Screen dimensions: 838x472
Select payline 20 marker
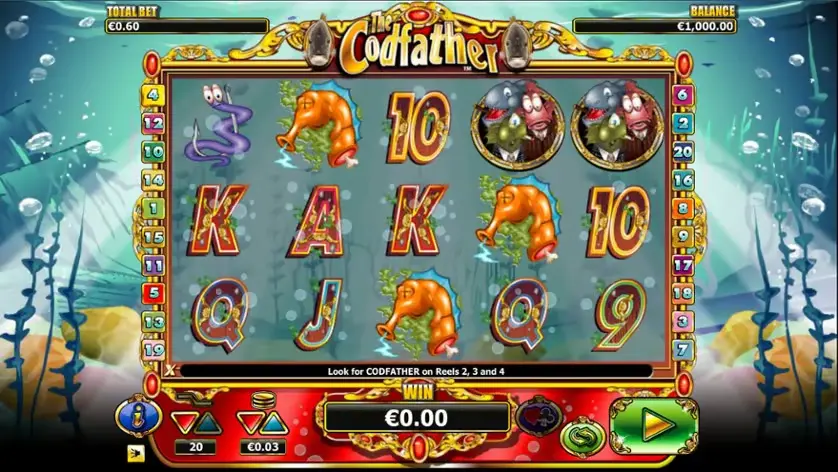[x=684, y=152]
